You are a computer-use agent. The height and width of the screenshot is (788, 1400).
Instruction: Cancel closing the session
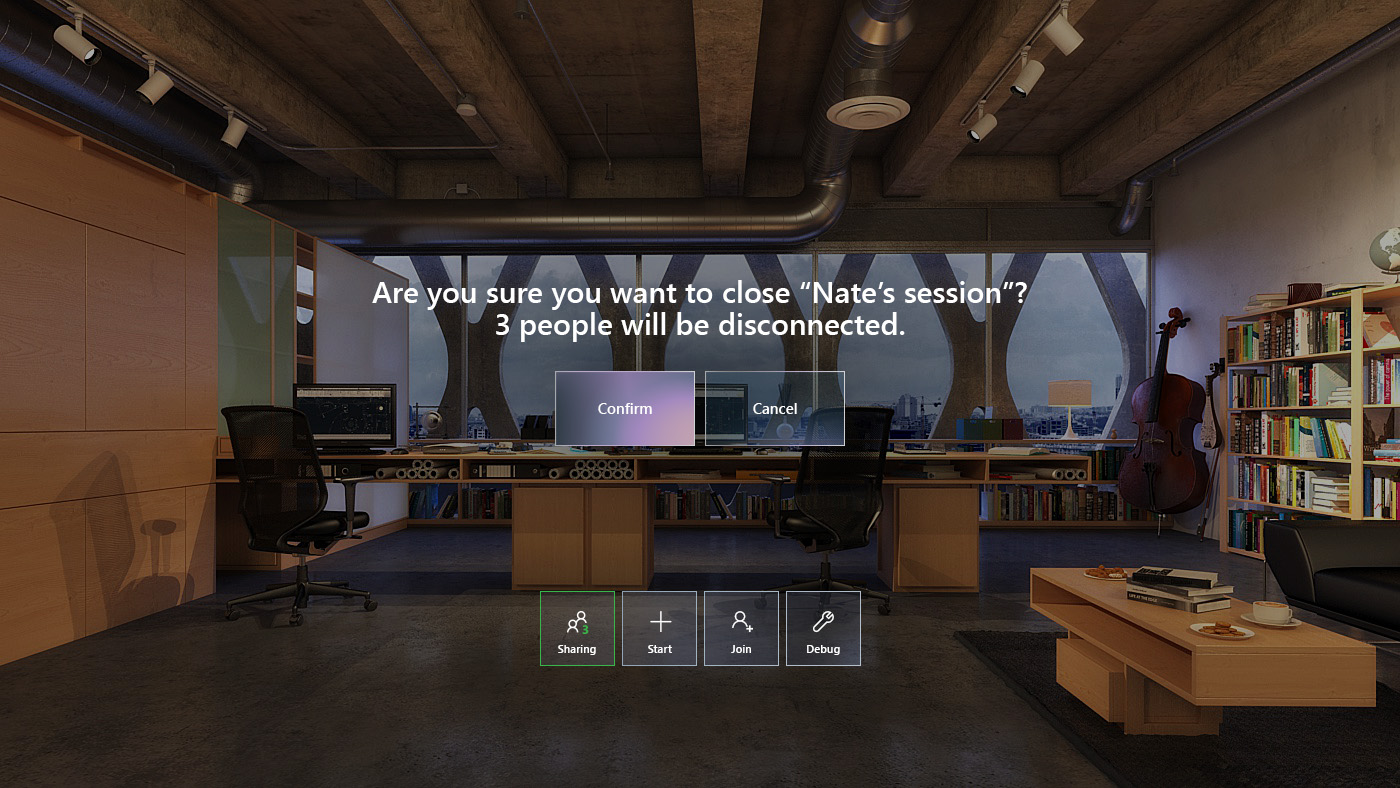pyautogui.click(x=775, y=408)
